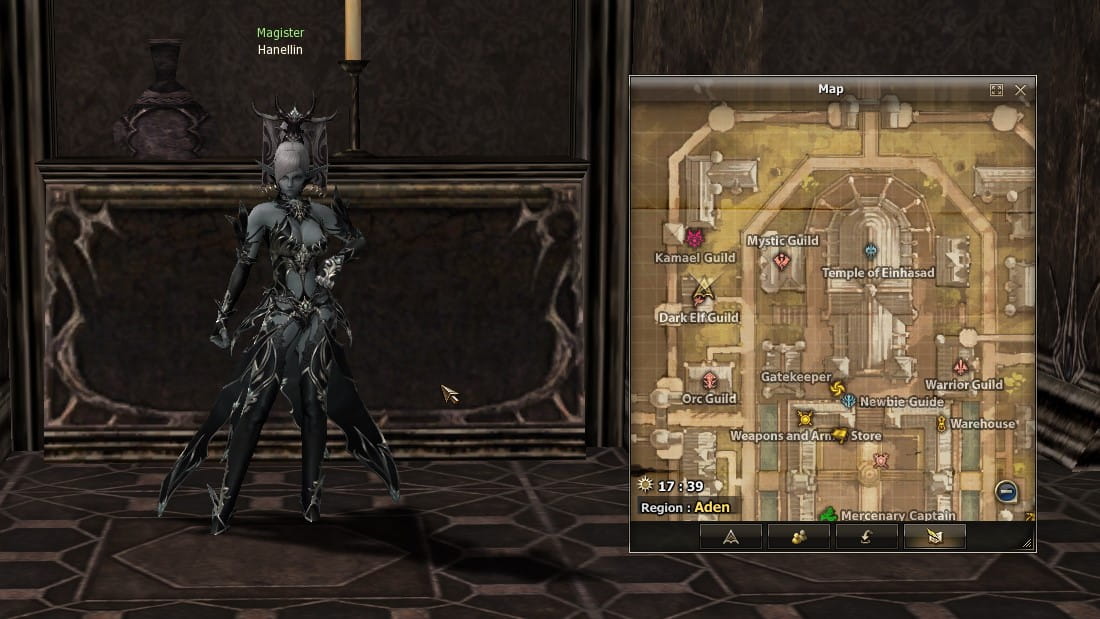Zoom out the map with minus button

[x=1006, y=491]
